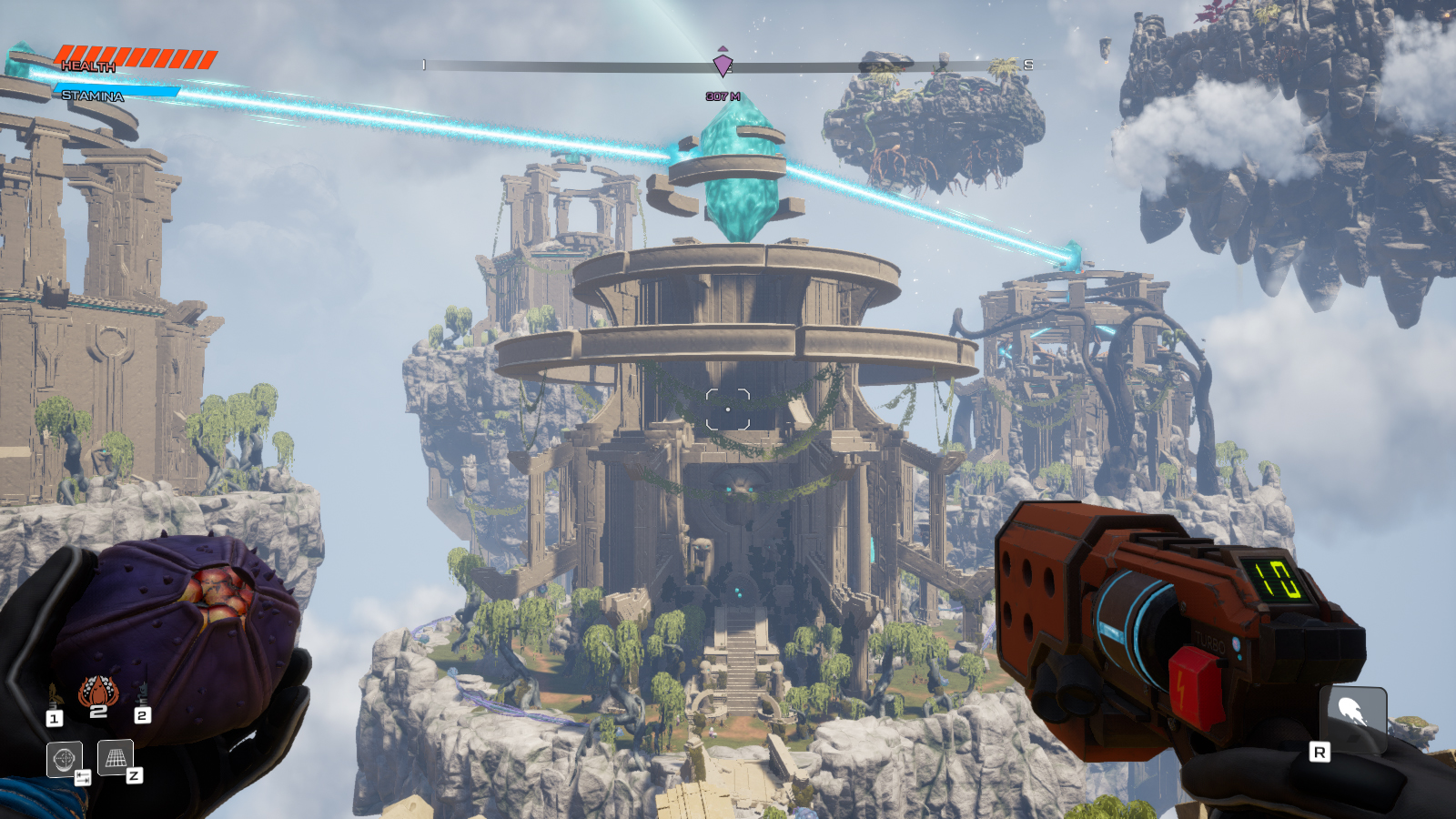
Task: Switch to the grey creature item
Action: (142, 694)
